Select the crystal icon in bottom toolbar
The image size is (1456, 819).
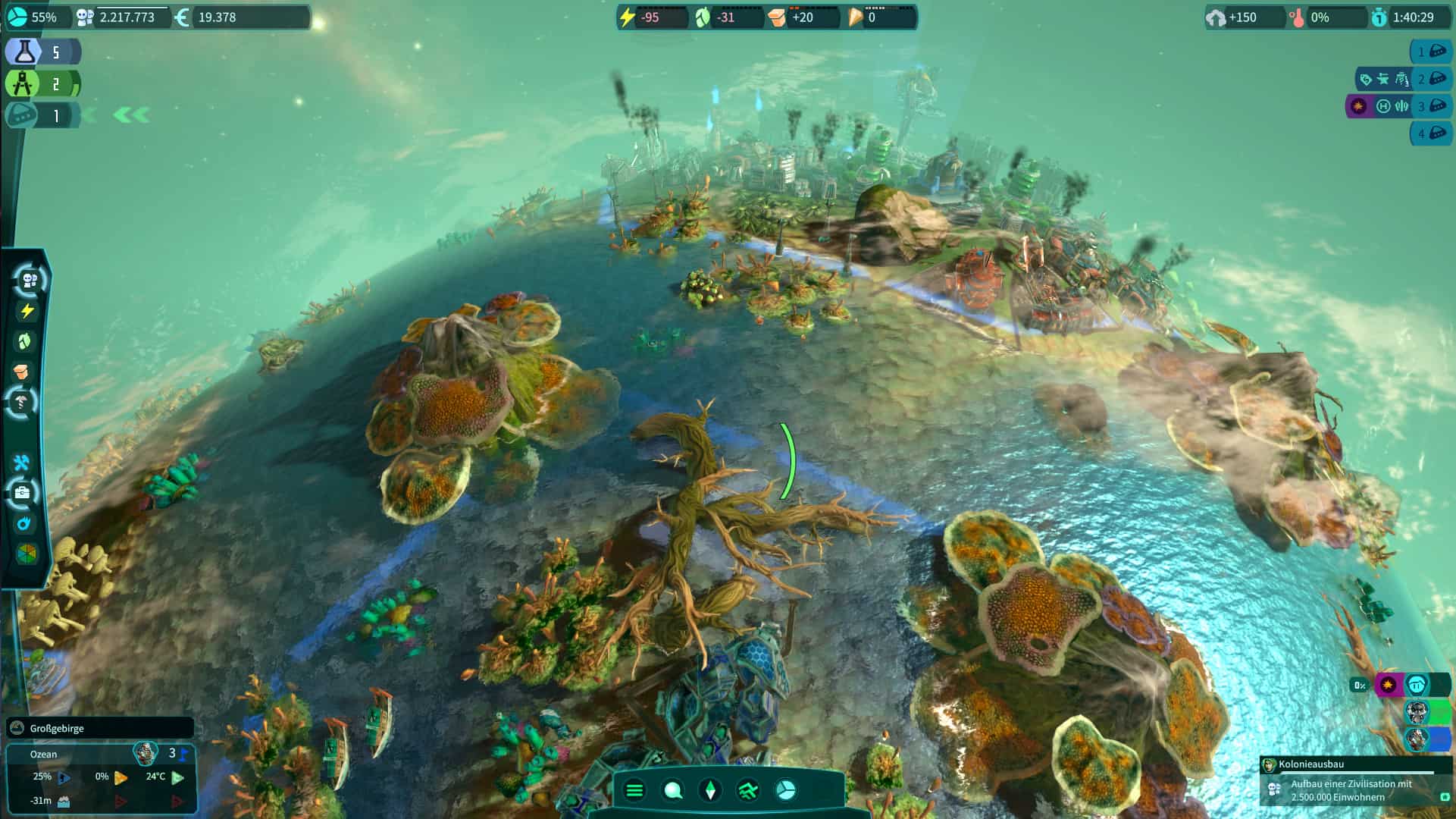710,791
